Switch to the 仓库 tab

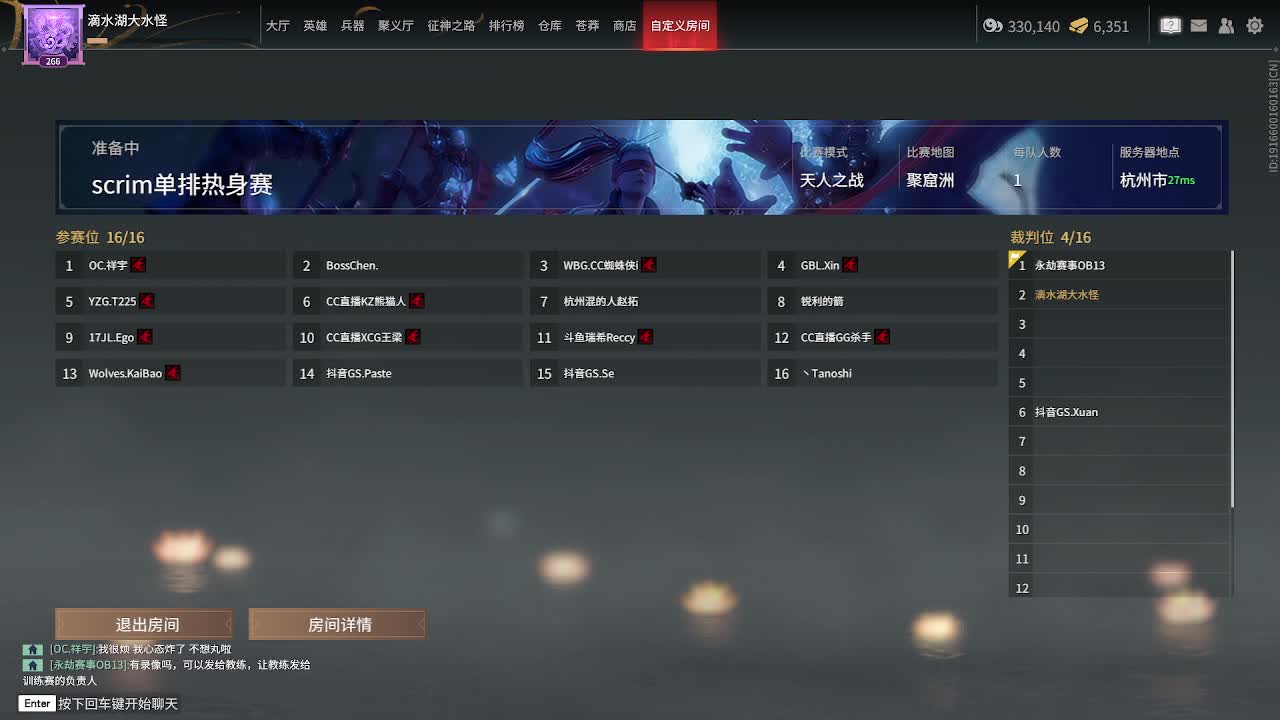549,26
